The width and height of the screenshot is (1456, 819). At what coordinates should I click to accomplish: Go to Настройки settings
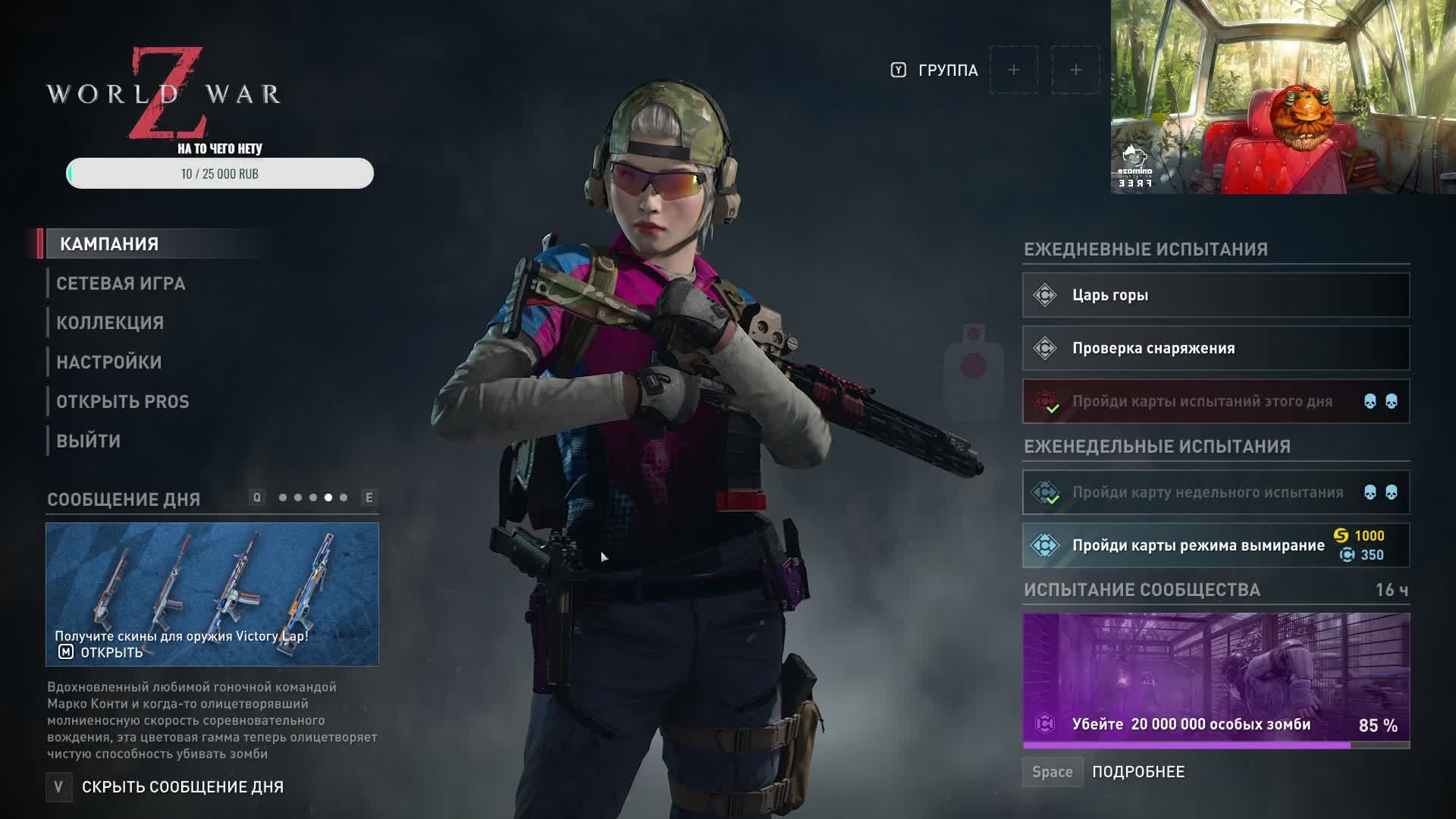(x=109, y=362)
